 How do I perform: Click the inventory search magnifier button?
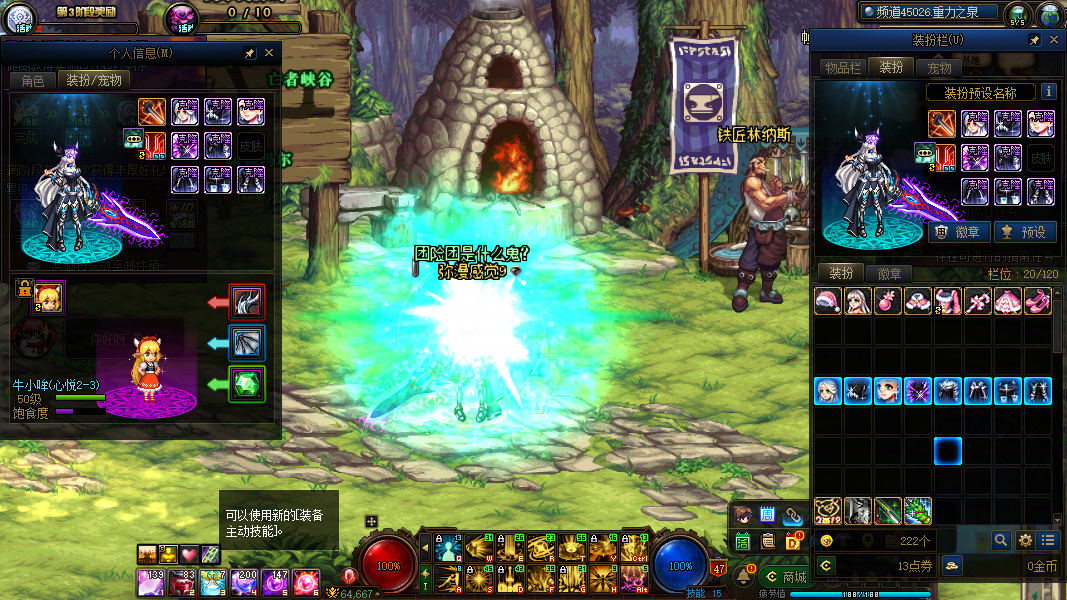tap(1000, 540)
